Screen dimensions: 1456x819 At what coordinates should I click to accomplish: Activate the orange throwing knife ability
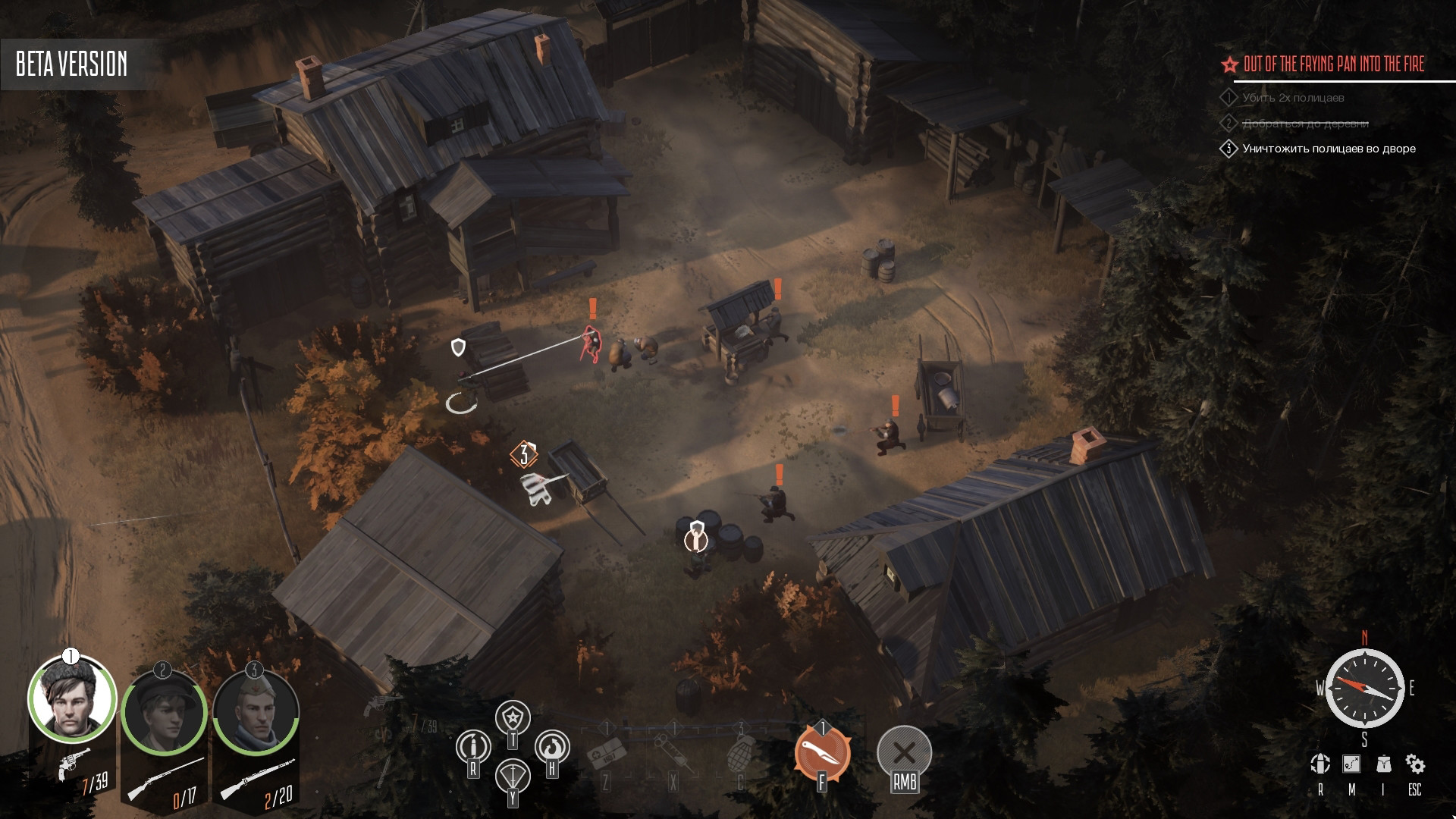coord(822,753)
